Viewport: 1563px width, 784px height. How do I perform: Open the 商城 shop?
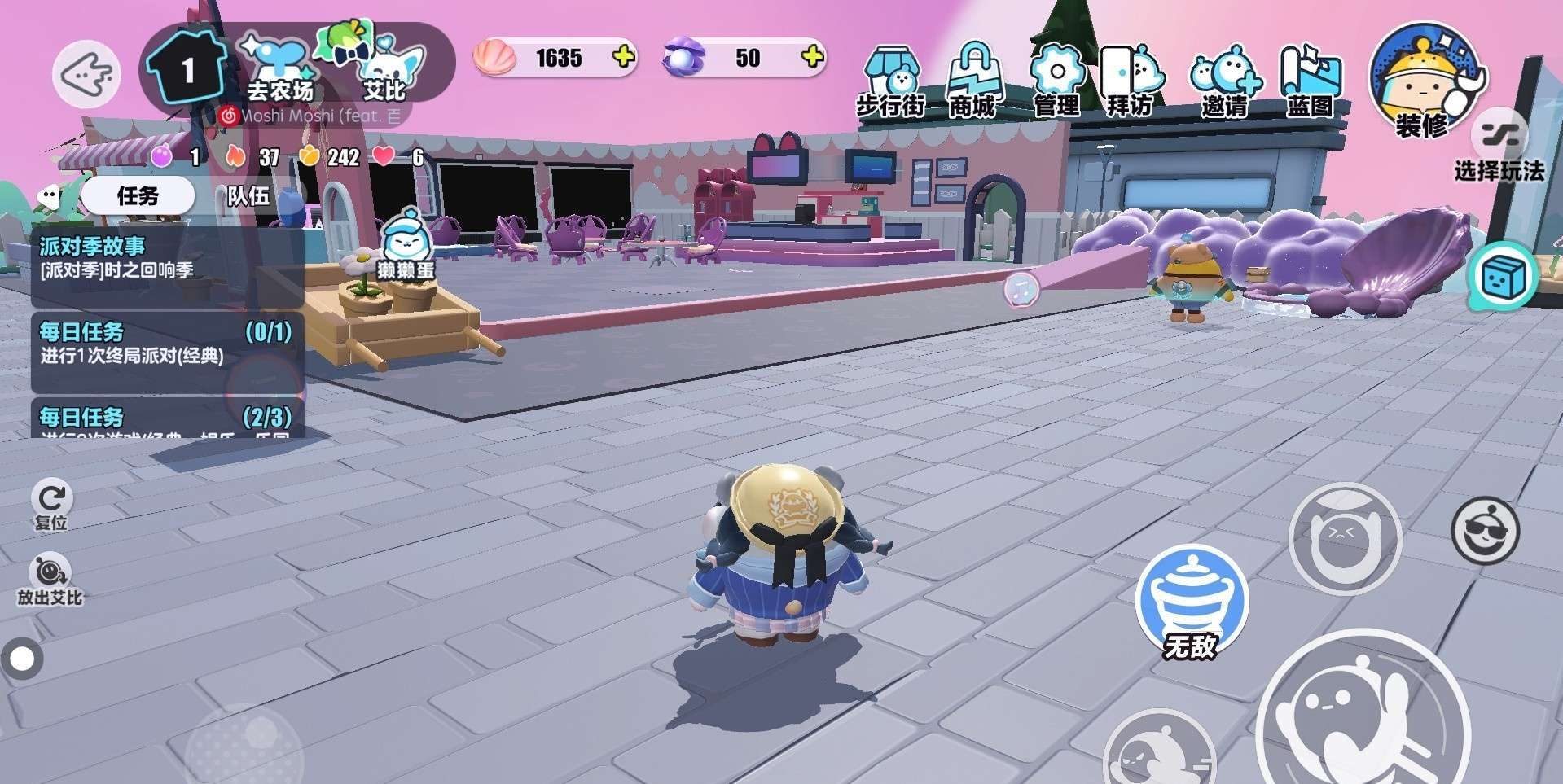coord(972,82)
